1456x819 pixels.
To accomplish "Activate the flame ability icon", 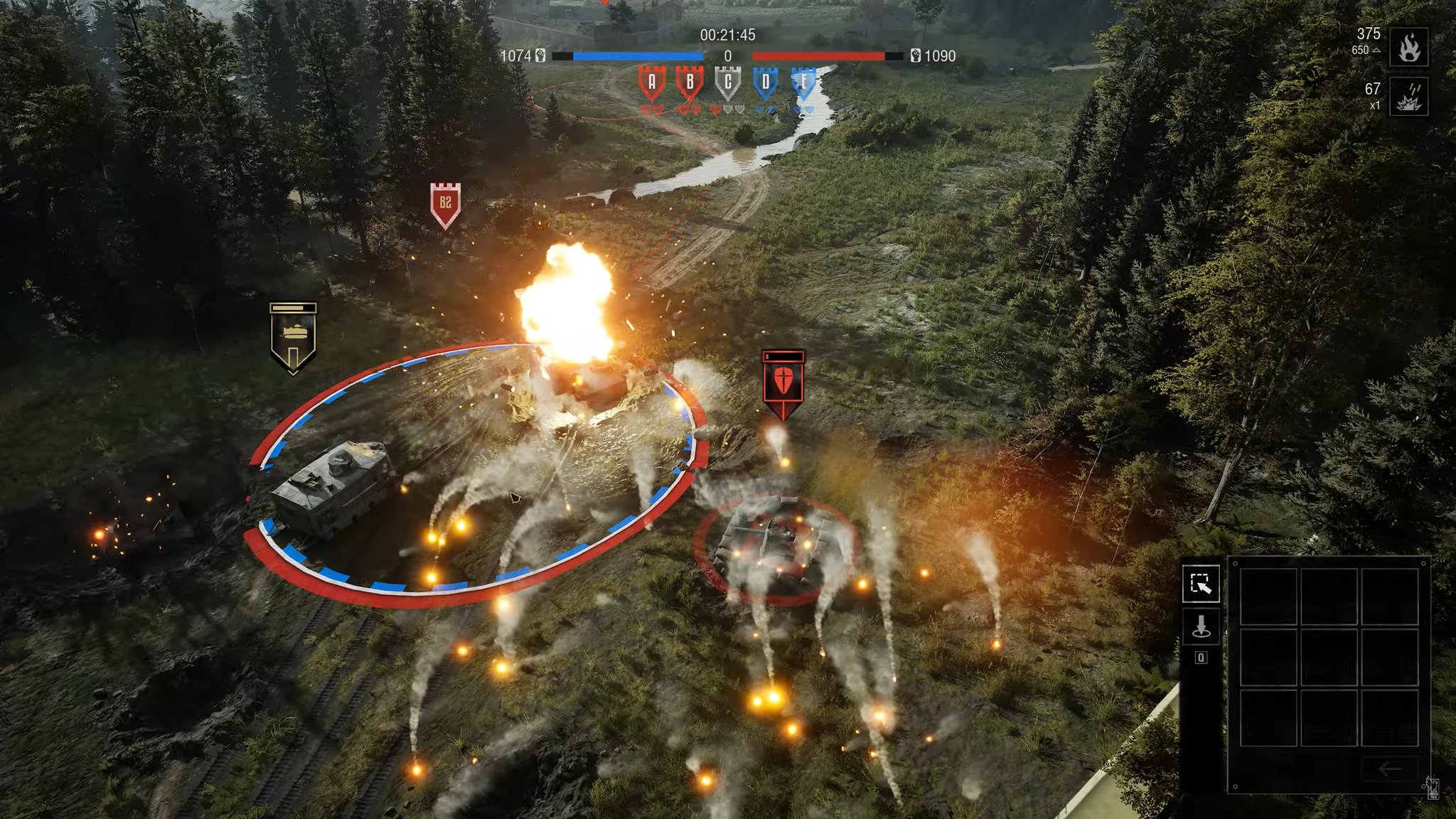I will pos(1408,47).
